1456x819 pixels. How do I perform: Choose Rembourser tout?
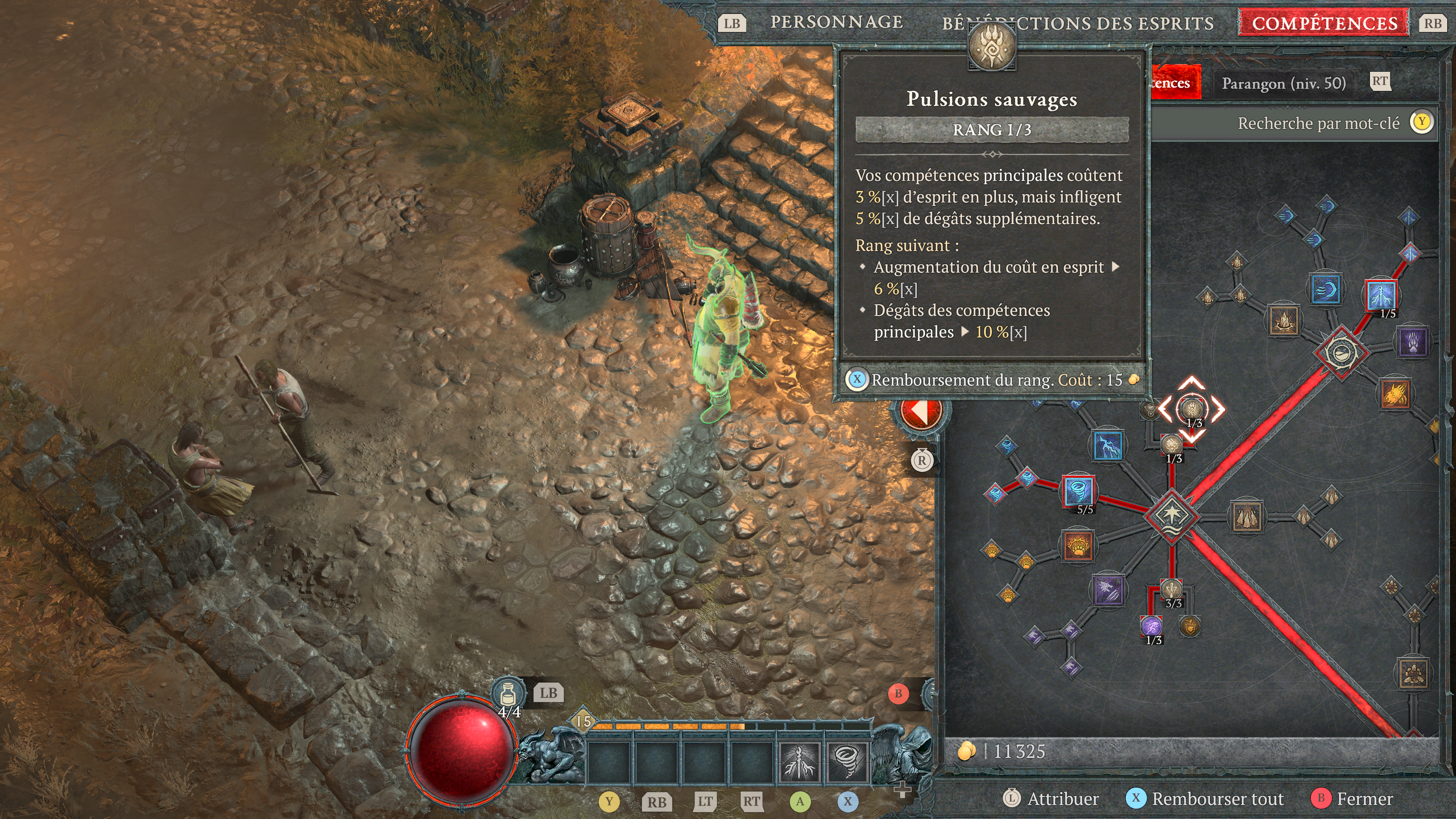point(1217,799)
